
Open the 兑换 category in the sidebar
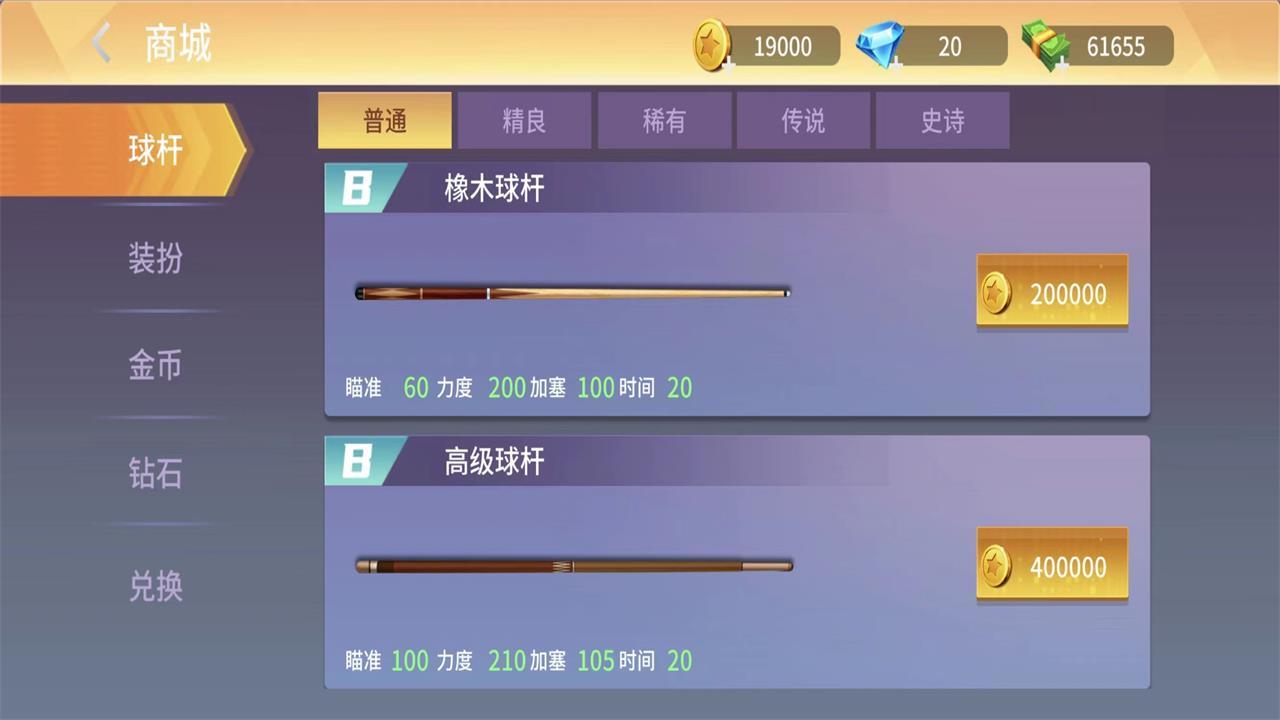[155, 587]
